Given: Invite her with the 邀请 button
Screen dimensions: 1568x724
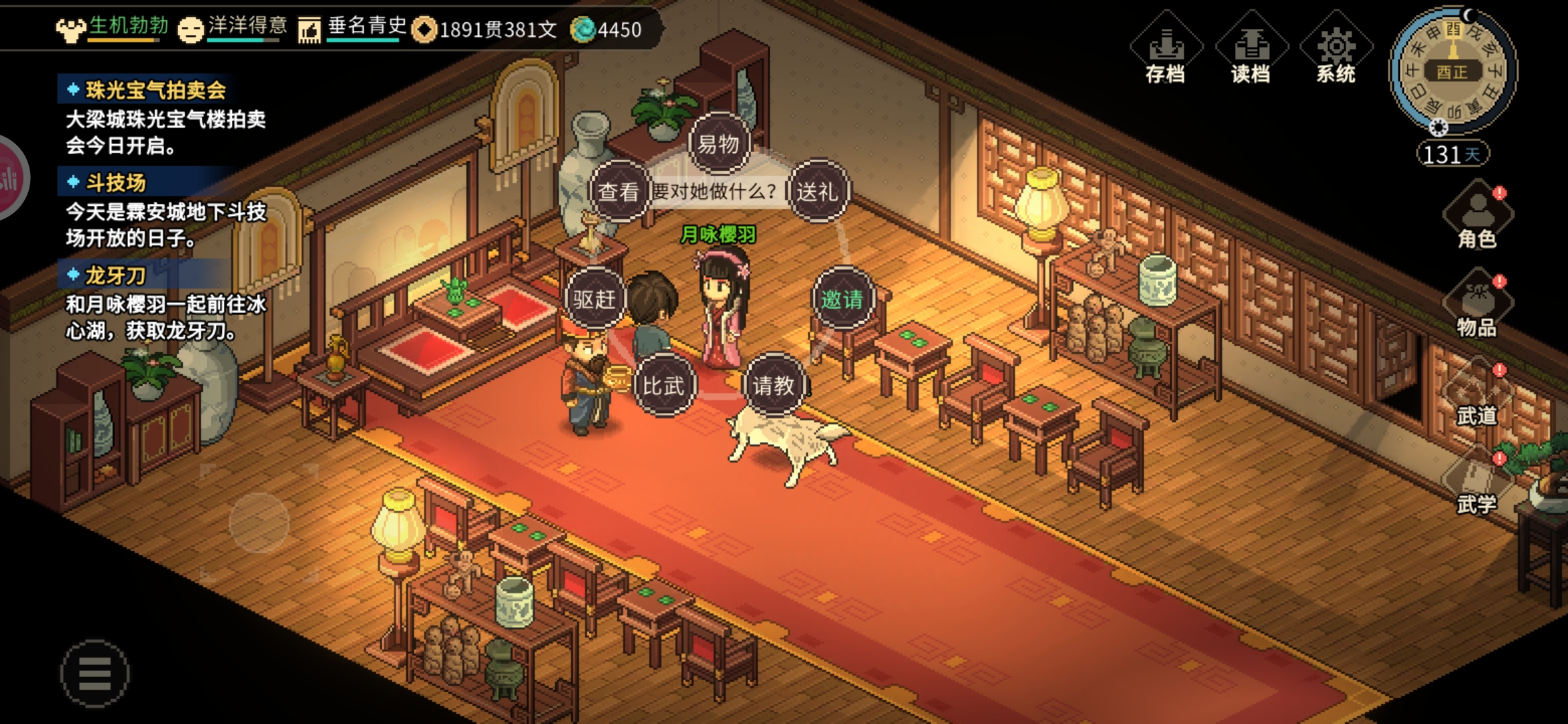Looking at the screenshot, I should tap(842, 299).
